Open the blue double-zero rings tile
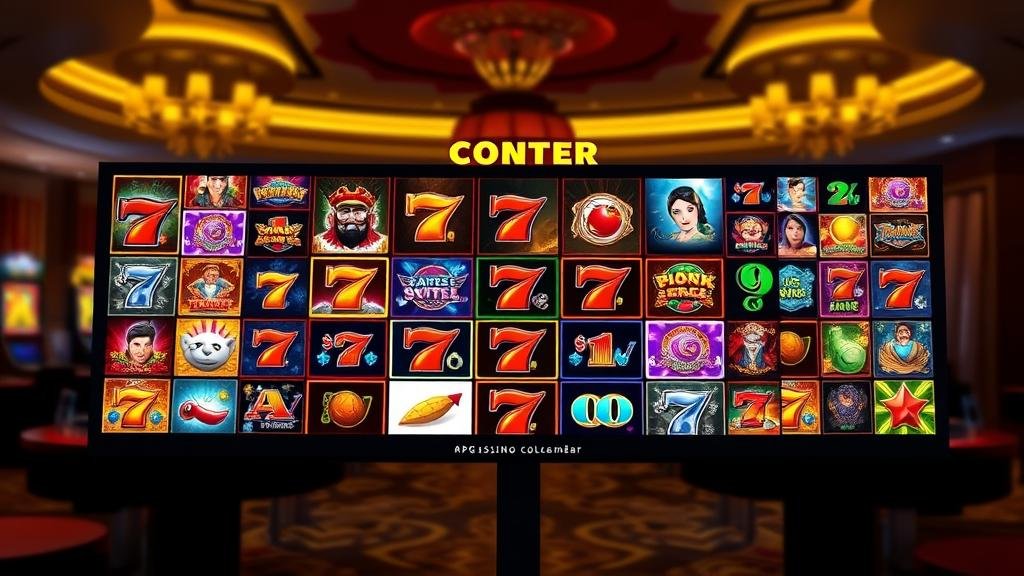Viewport: 1024px width, 576px height. (x=601, y=408)
